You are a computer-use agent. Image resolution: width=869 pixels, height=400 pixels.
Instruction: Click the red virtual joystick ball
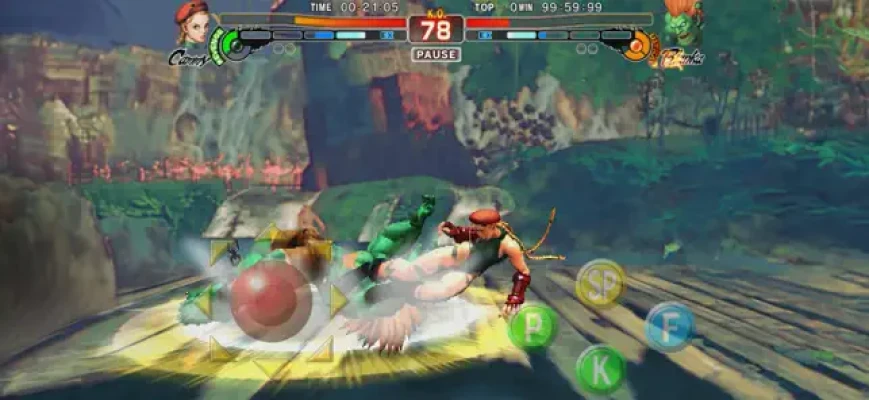(270, 300)
